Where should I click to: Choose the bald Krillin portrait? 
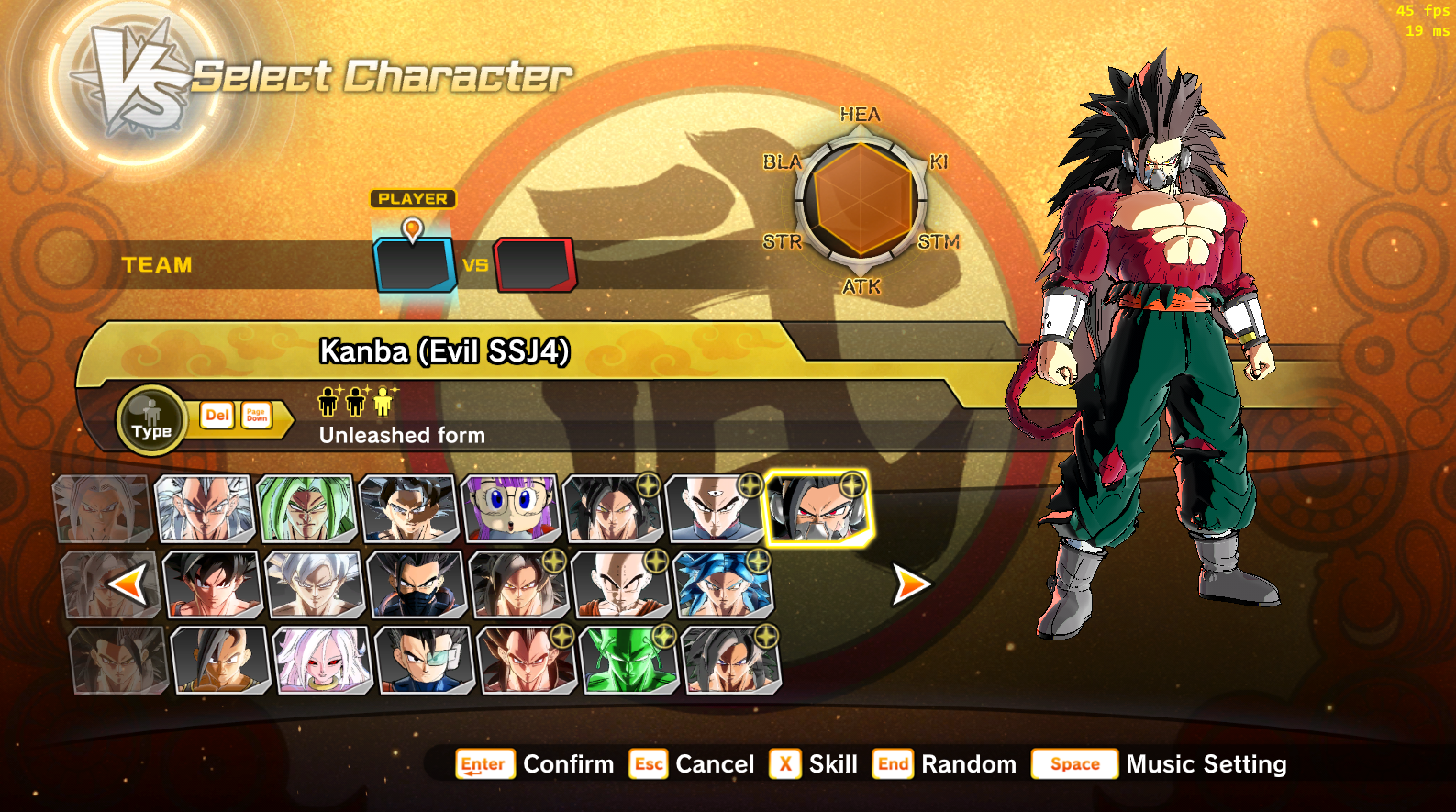click(x=619, y=584)
